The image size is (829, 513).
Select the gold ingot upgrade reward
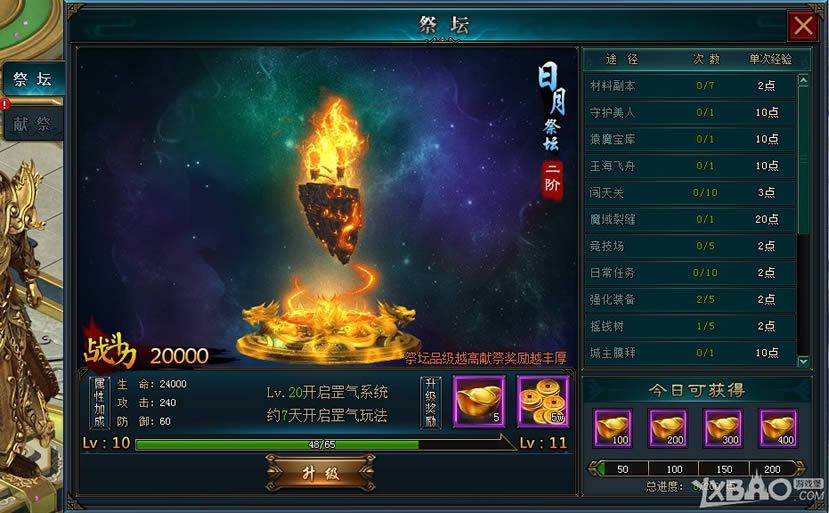[479, 401]
